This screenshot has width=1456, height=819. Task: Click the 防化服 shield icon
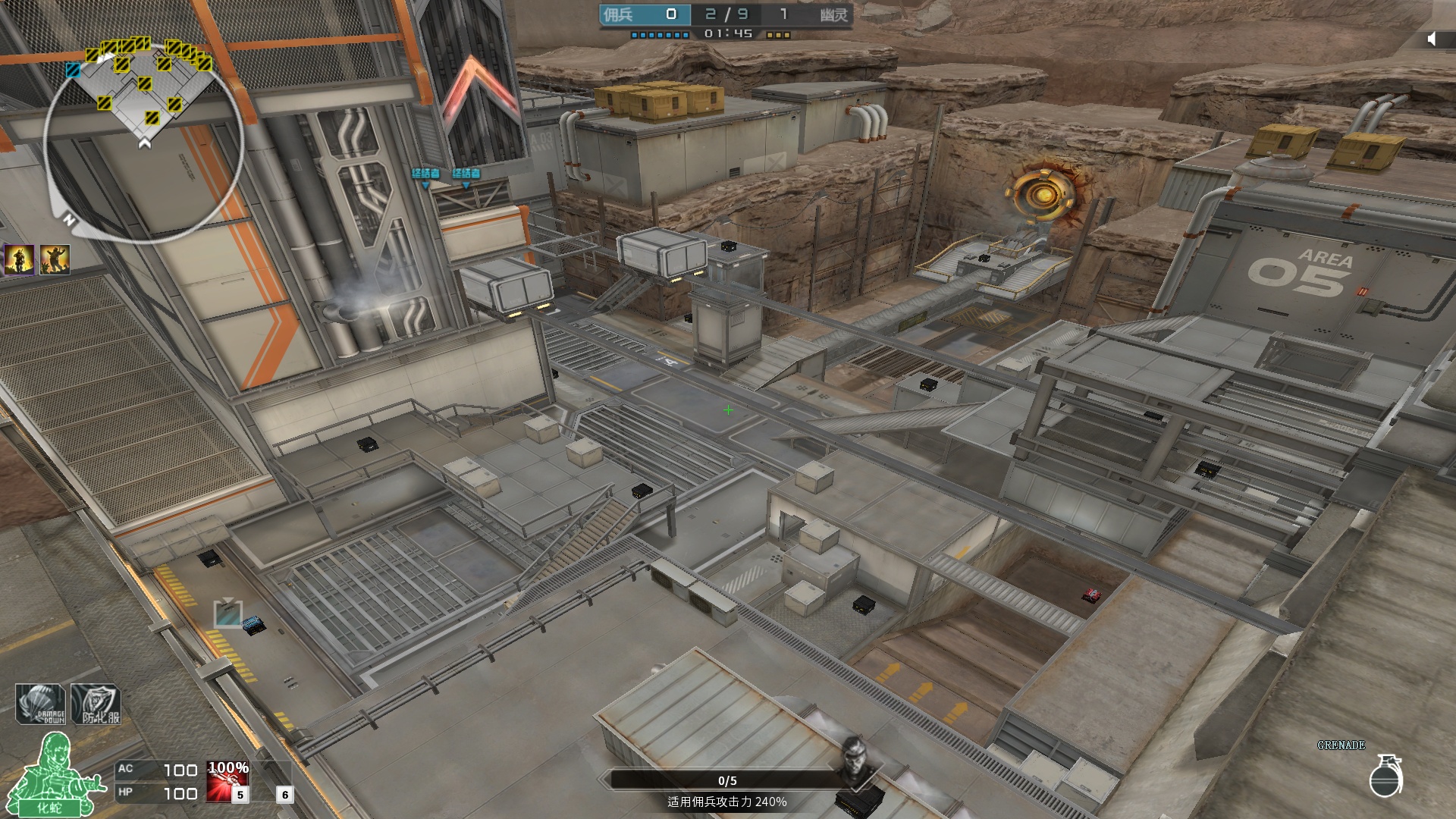pyautogui.click(x=96, y=704)
